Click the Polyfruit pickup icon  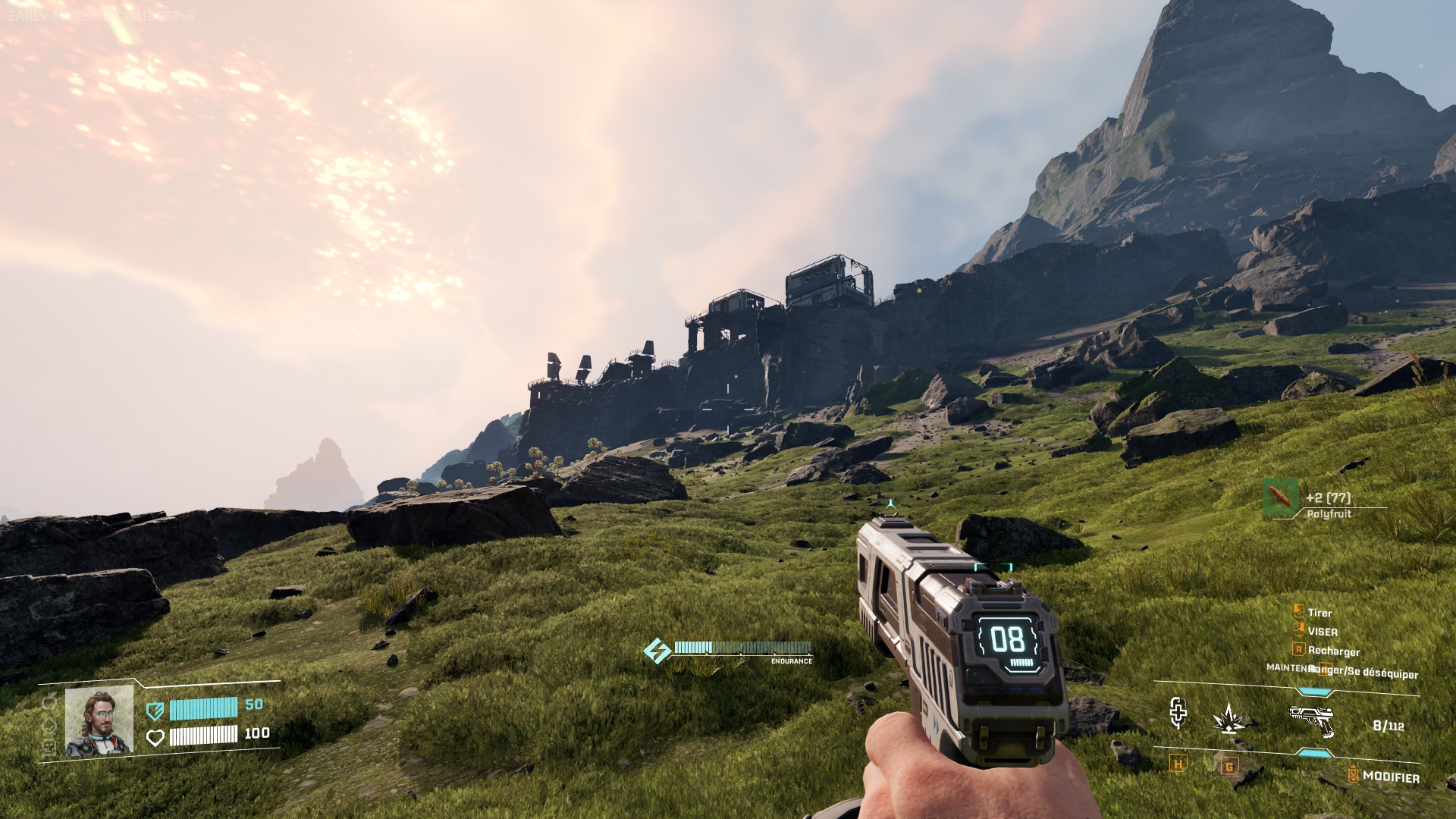[1281, 497]
